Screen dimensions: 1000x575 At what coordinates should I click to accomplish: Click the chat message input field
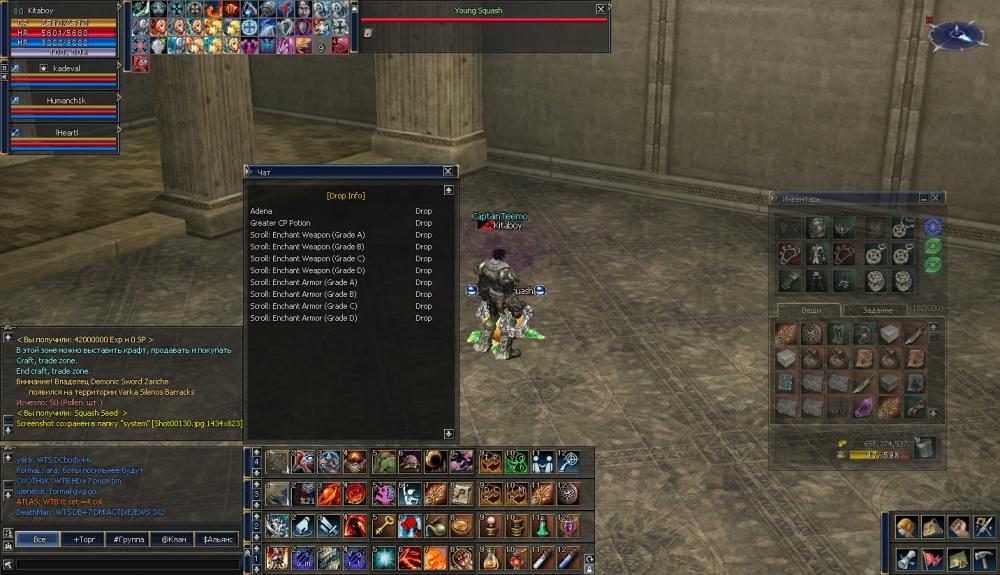pyautogui.click(x=128, y=564)
